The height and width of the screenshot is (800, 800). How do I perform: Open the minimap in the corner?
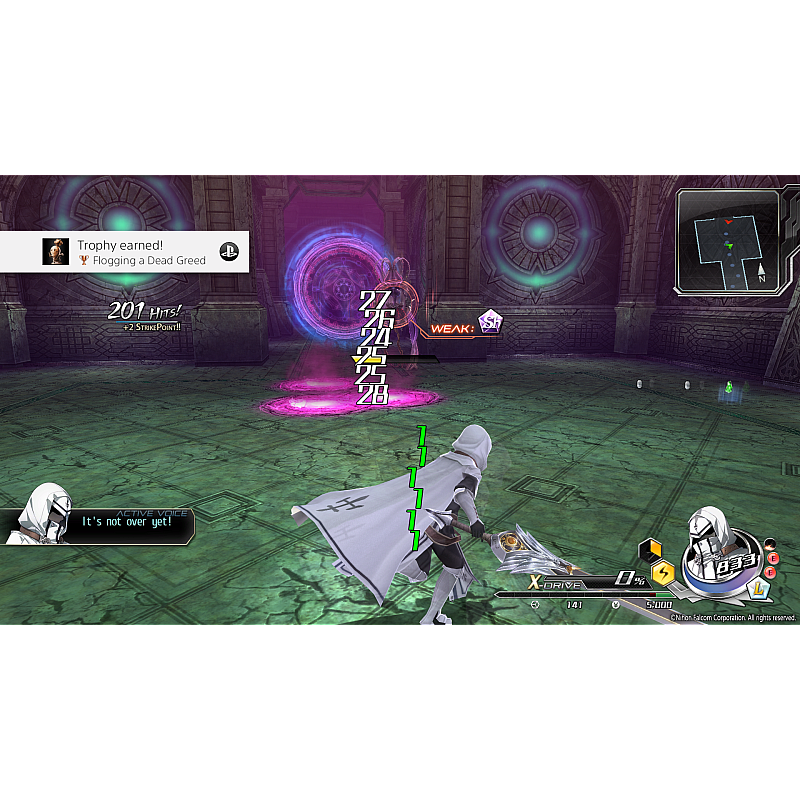point(728,241)
